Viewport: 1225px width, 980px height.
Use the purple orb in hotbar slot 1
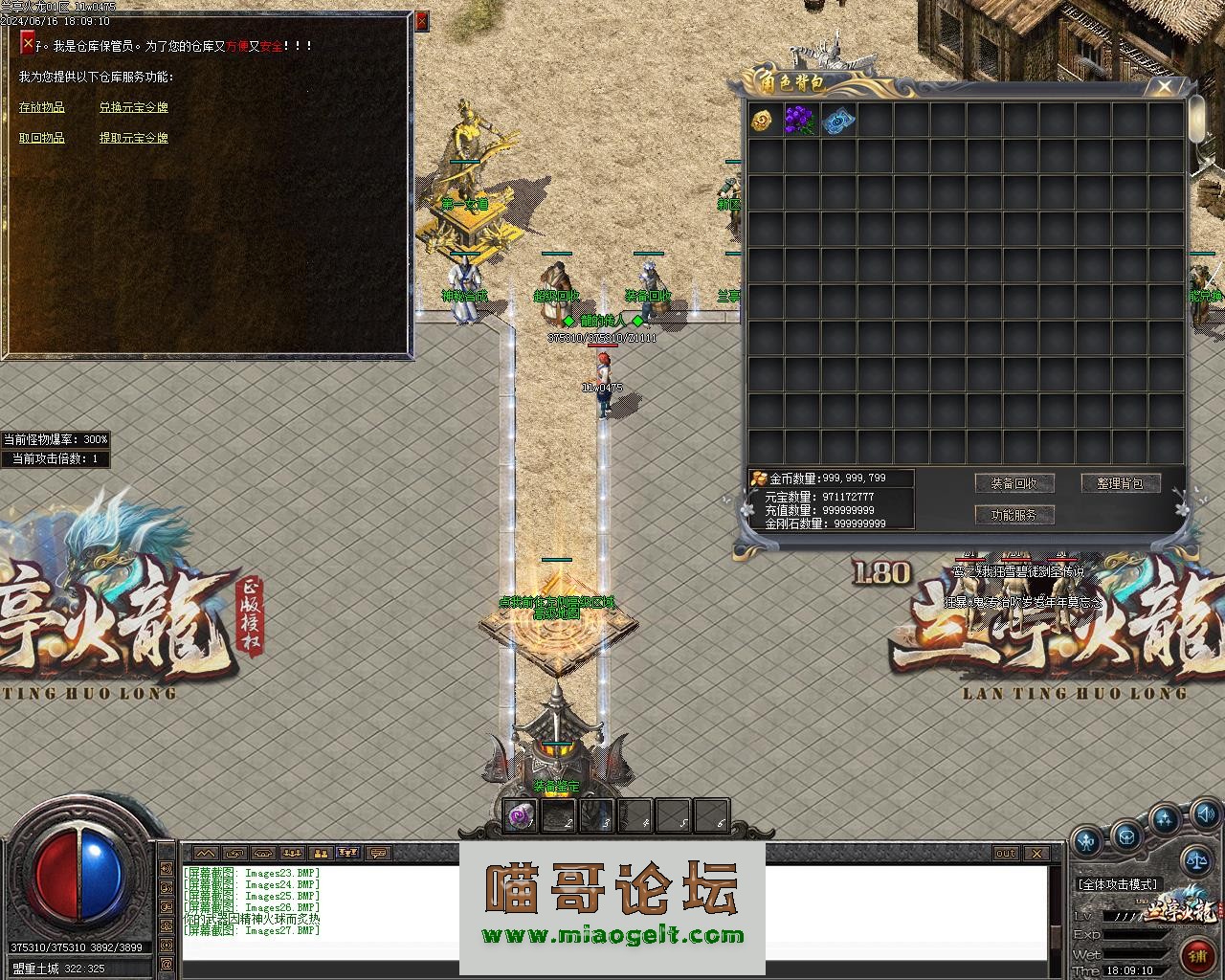coord(521,816)
